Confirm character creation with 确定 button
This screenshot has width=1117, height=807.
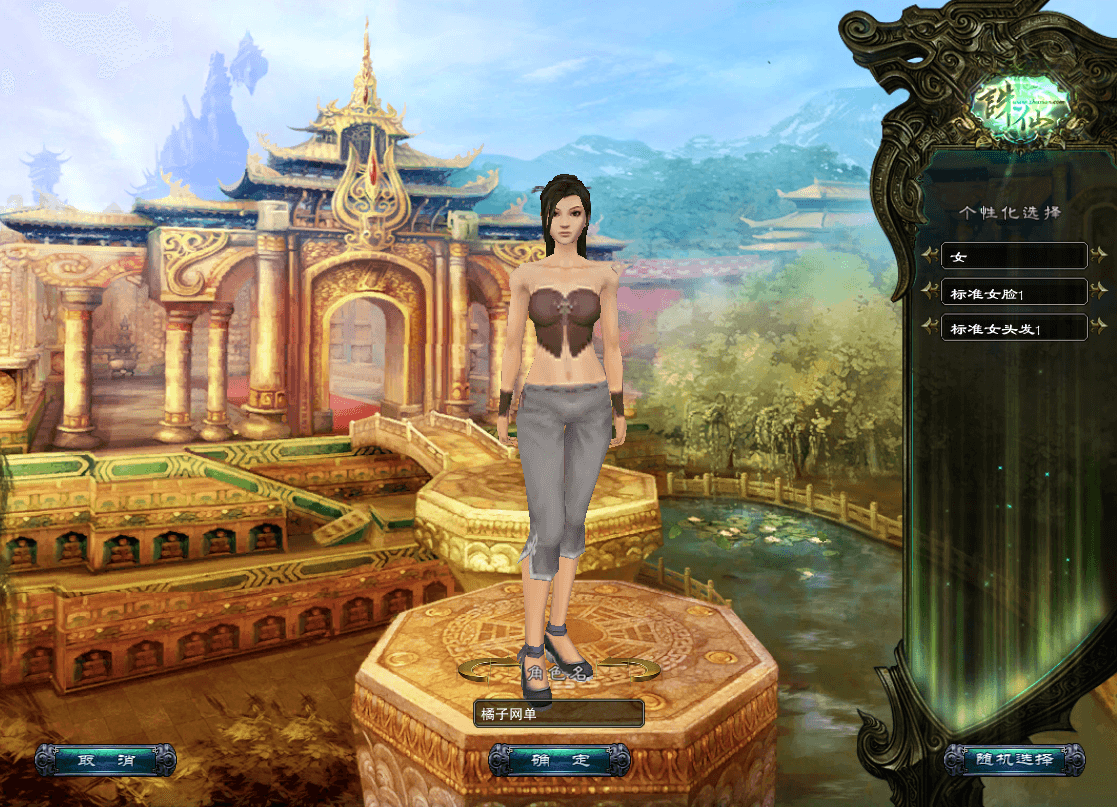click(x=559, y=761)
